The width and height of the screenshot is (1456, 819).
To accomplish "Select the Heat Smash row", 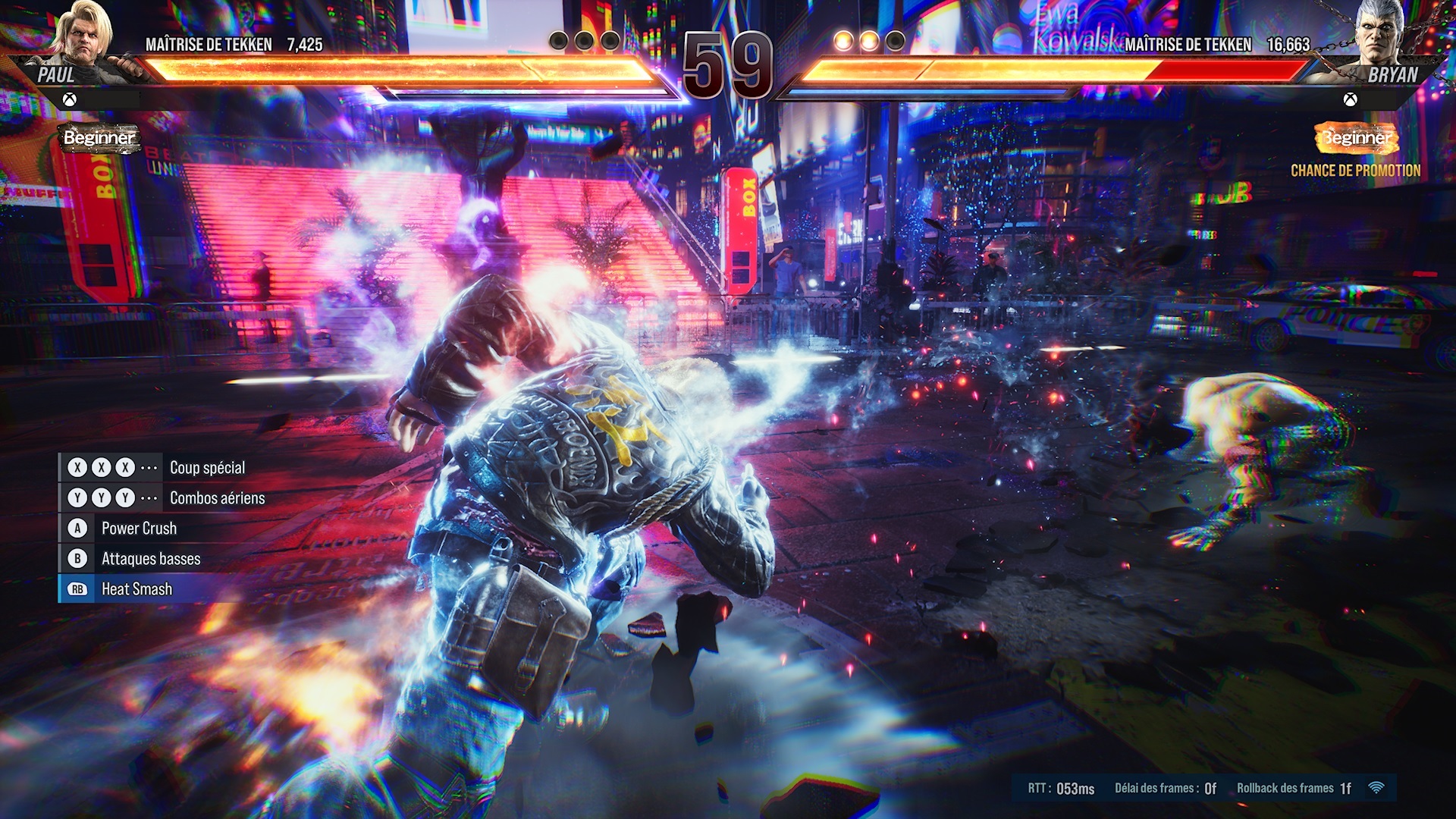I will point(136,589).
